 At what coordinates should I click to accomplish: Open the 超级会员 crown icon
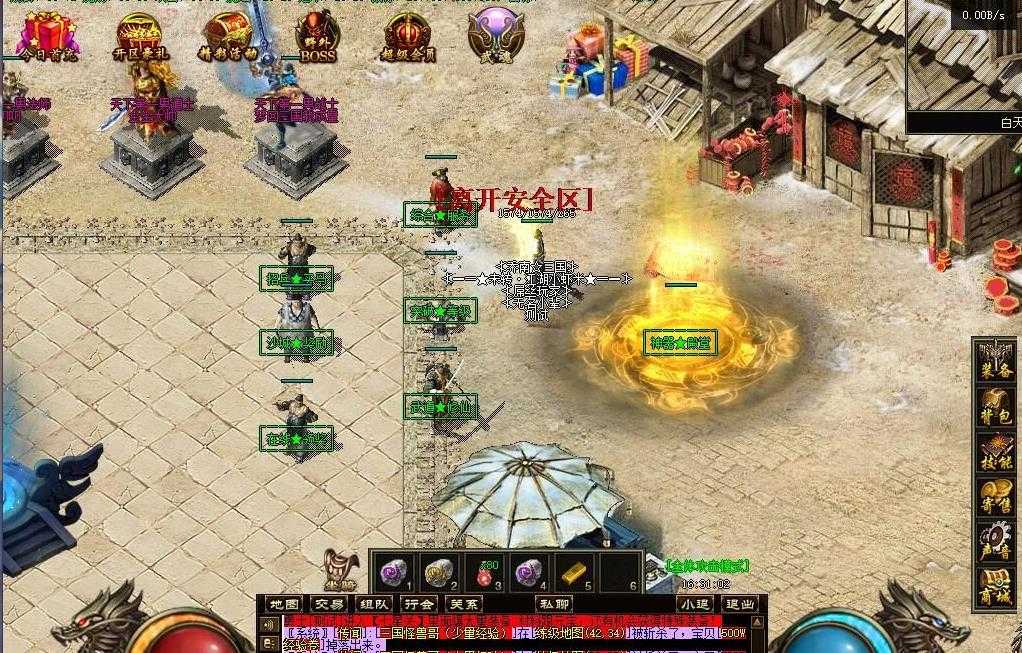[x=409, y=36]
